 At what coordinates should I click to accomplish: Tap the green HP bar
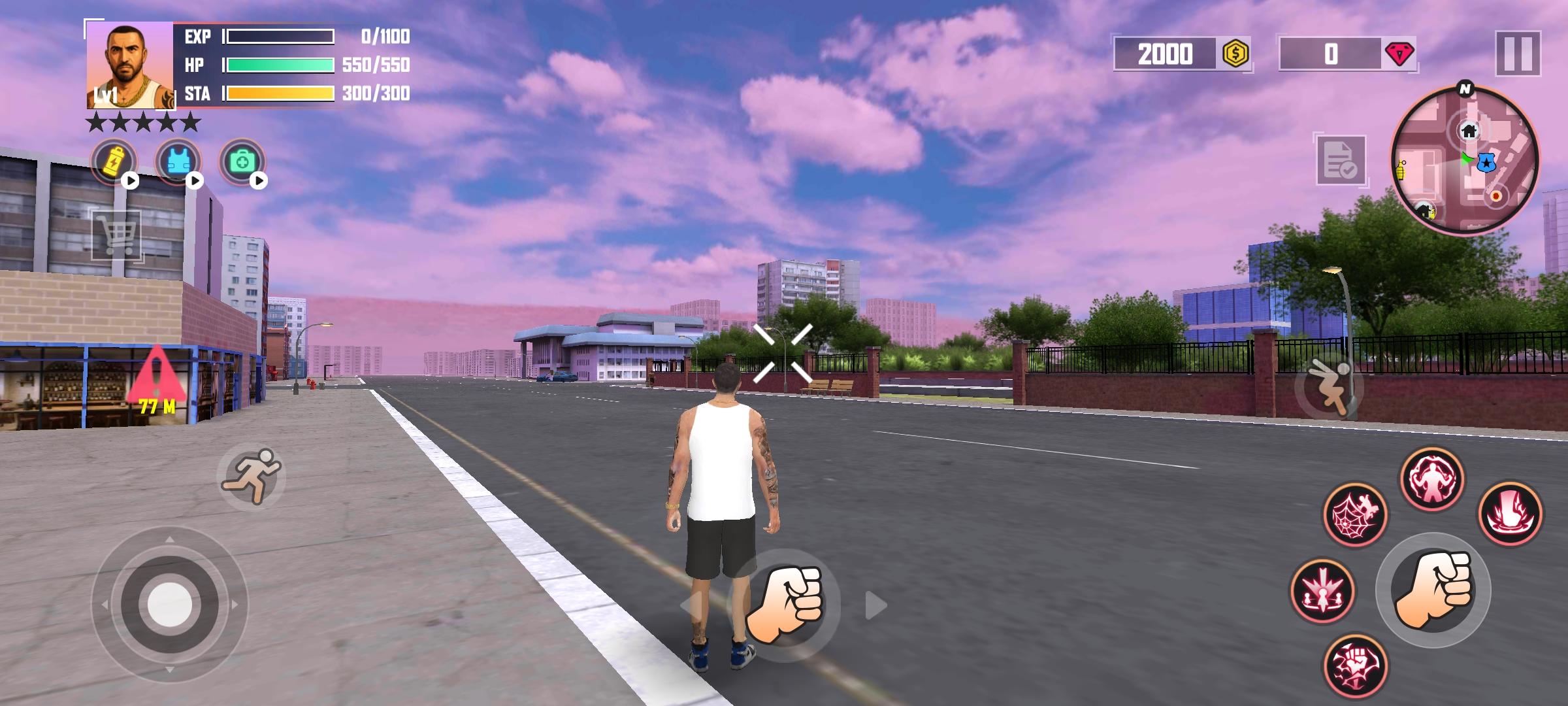coord(281,65)
